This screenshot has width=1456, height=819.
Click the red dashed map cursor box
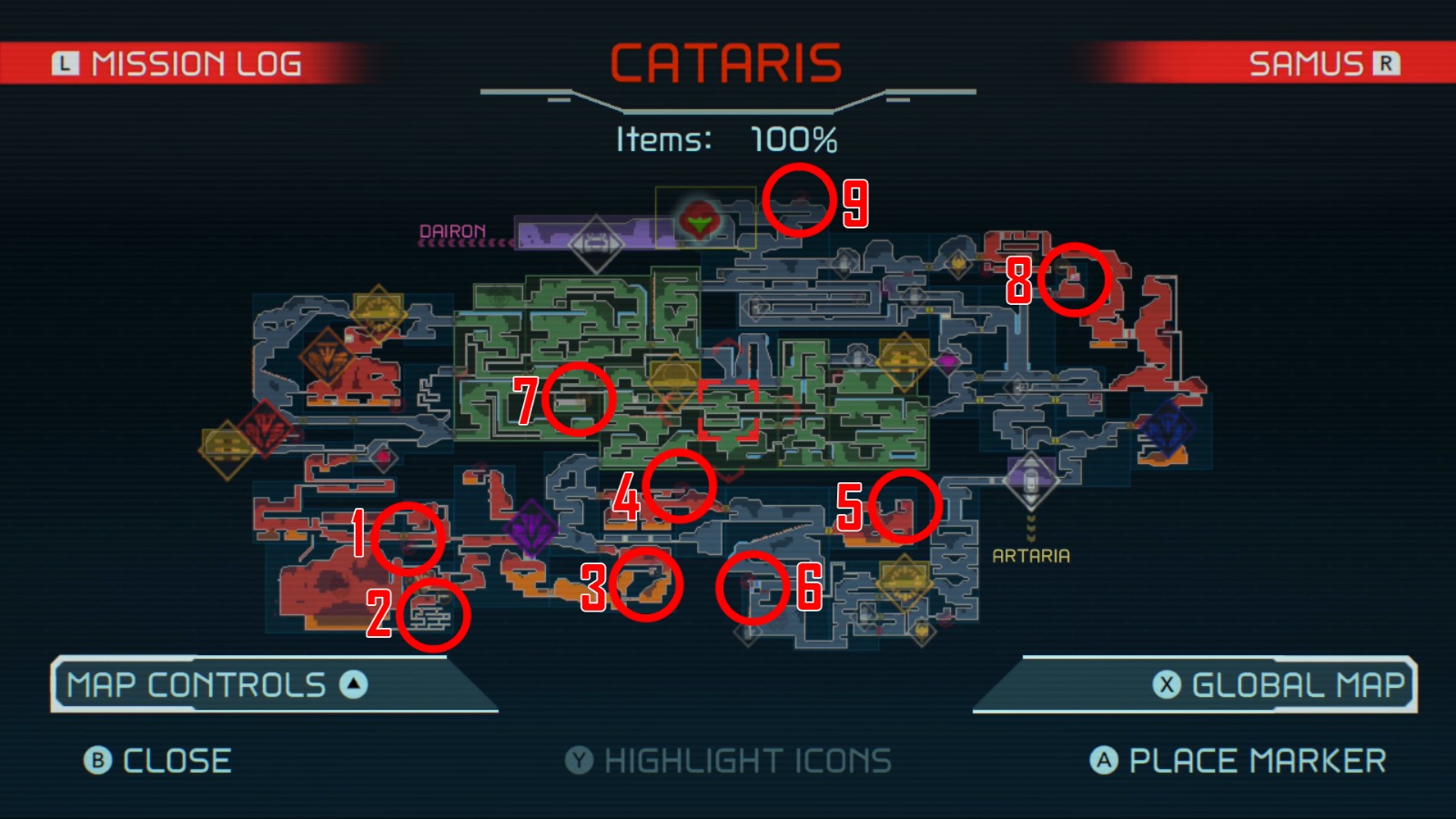tap(728, 408)
